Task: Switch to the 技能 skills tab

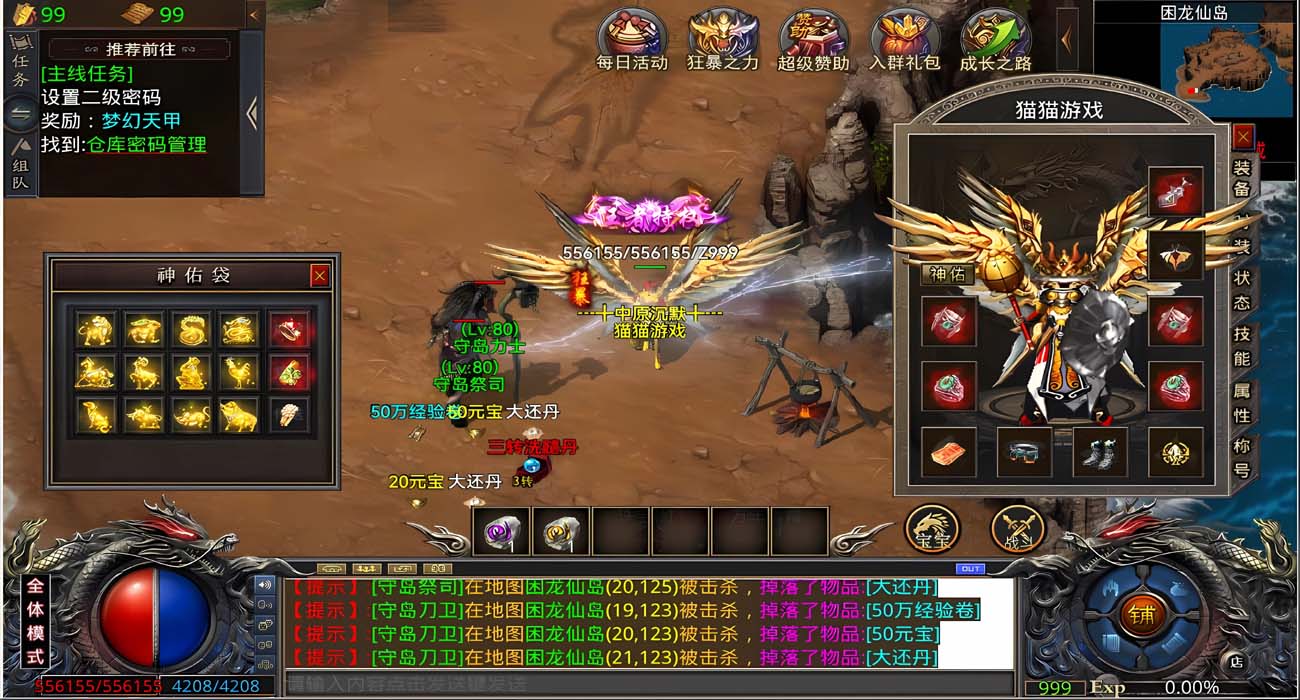Action: [x=1242, y=345]
